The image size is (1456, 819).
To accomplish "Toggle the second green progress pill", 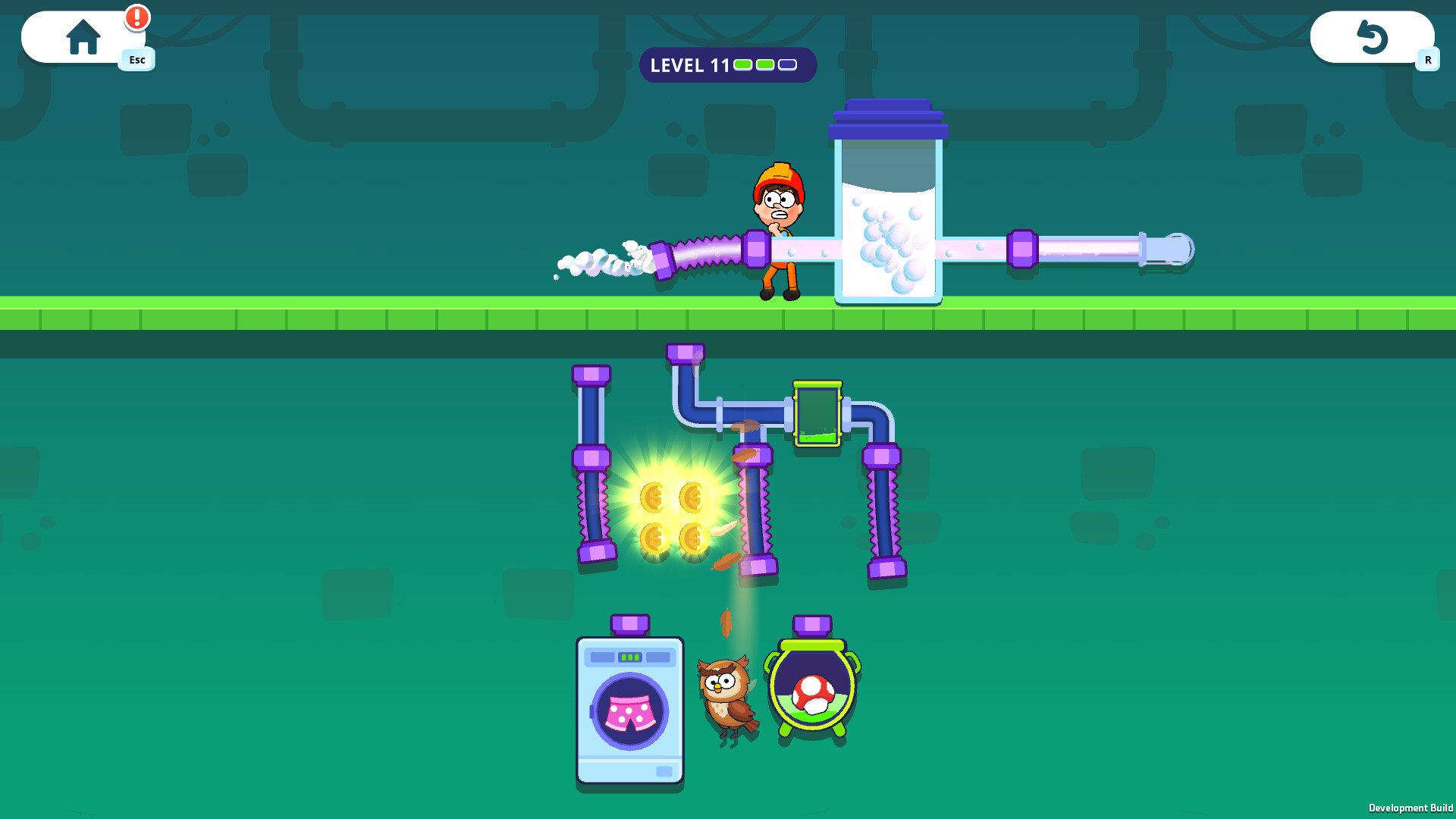I will (x=764, y=65).
